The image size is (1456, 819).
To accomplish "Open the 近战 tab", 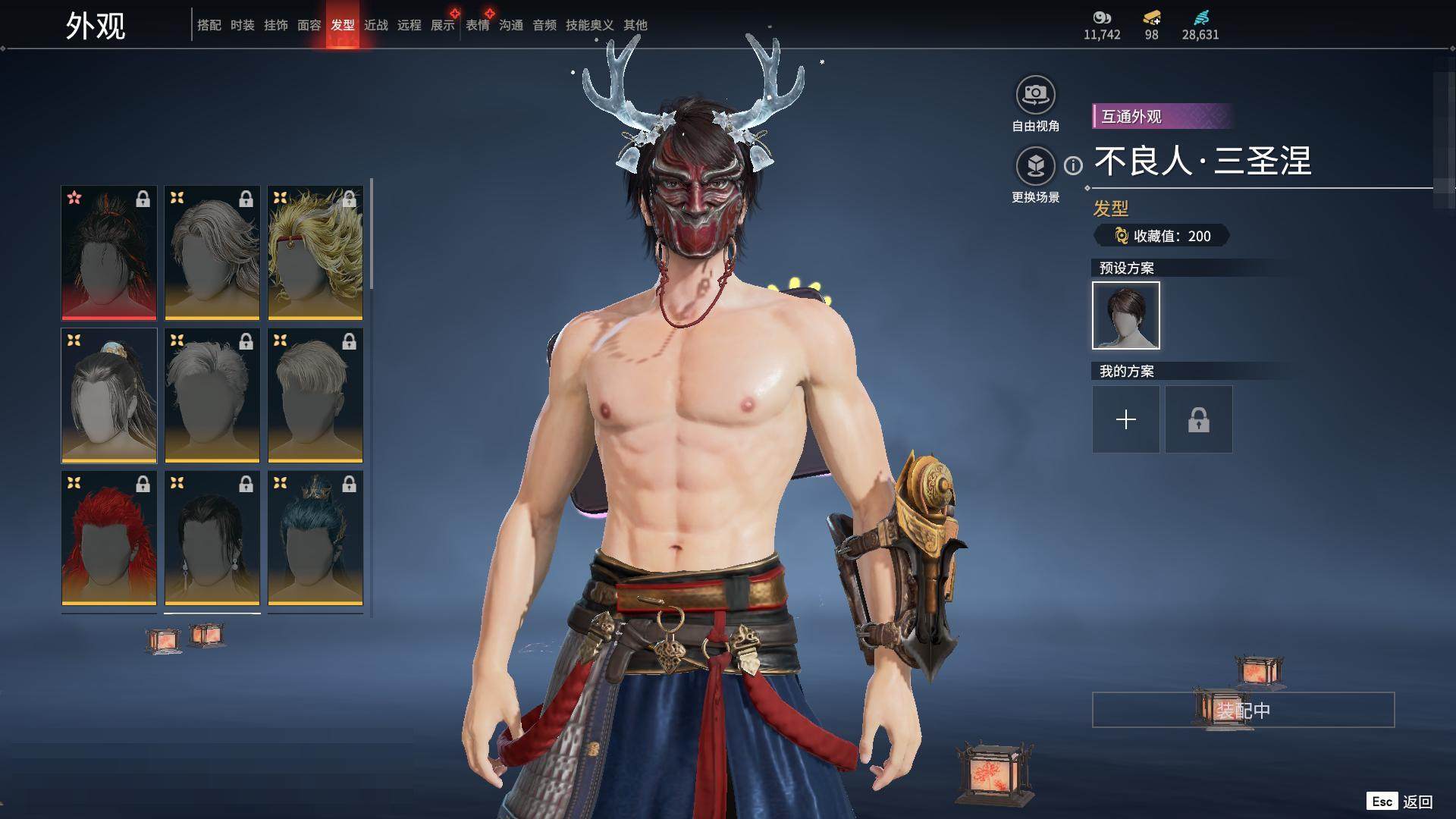I will [x=375, y=25].
